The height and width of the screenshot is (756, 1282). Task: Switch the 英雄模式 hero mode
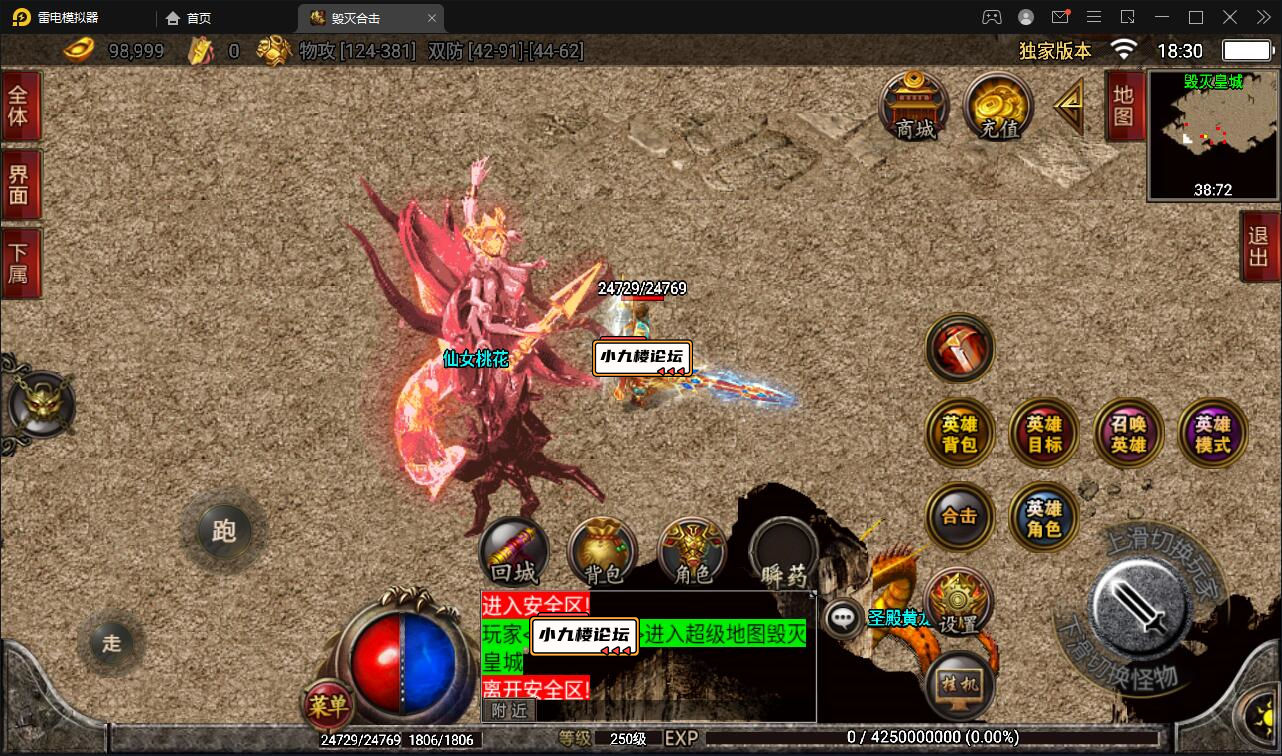(1211, 432)
